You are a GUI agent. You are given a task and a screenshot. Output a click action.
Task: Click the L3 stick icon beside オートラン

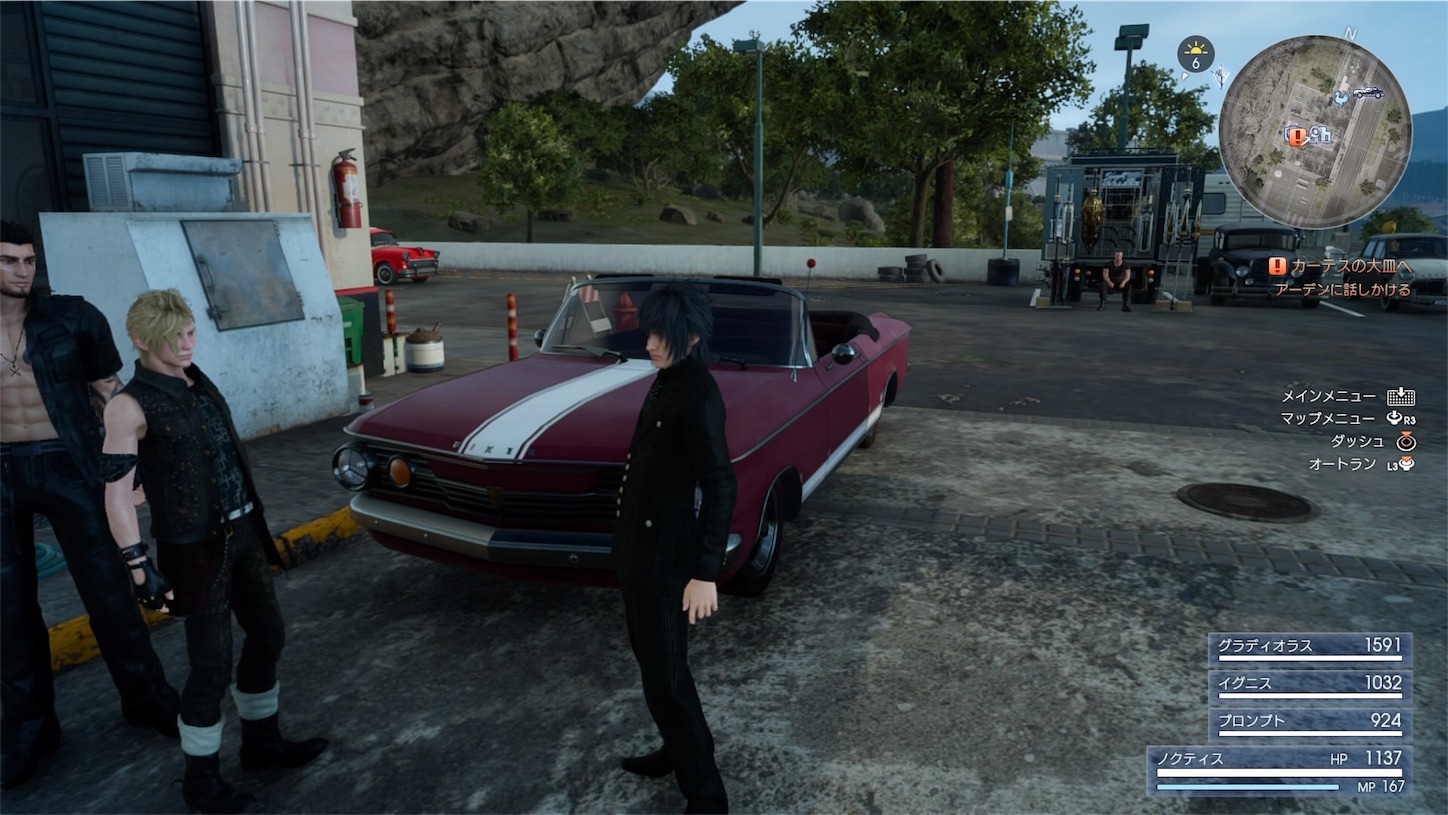point(1406,464)
